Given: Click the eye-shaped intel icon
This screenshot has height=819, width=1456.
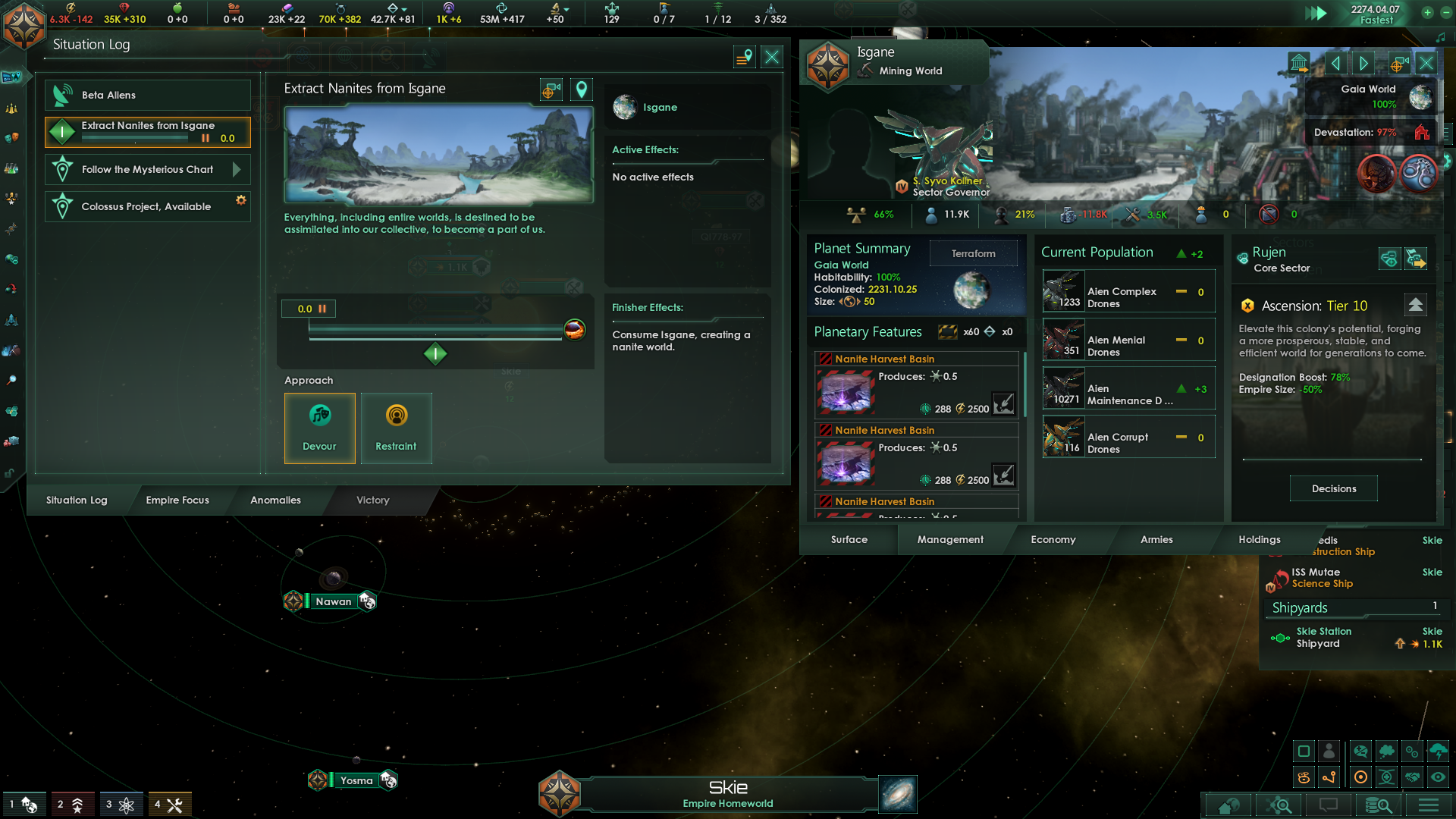Looking at the screenshot, I should point(1439,777).
